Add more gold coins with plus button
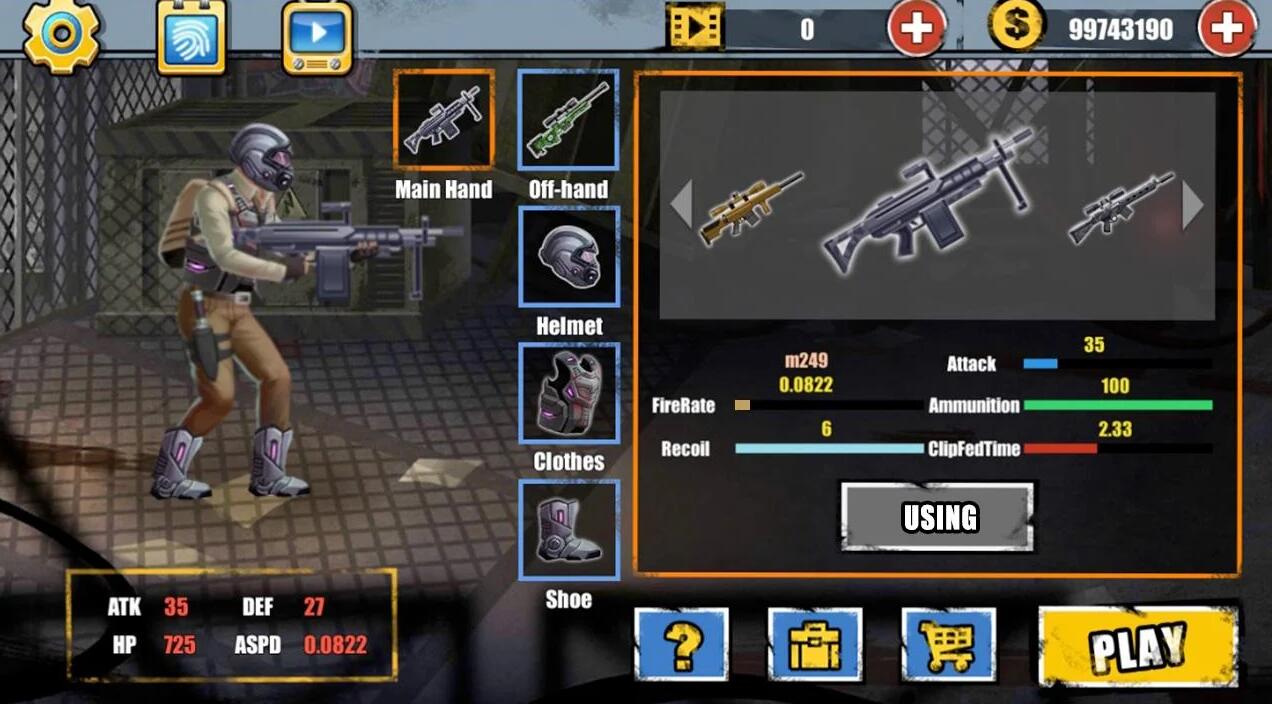This screenshot has height=704, width=1272. click(x=1226, y=29)
